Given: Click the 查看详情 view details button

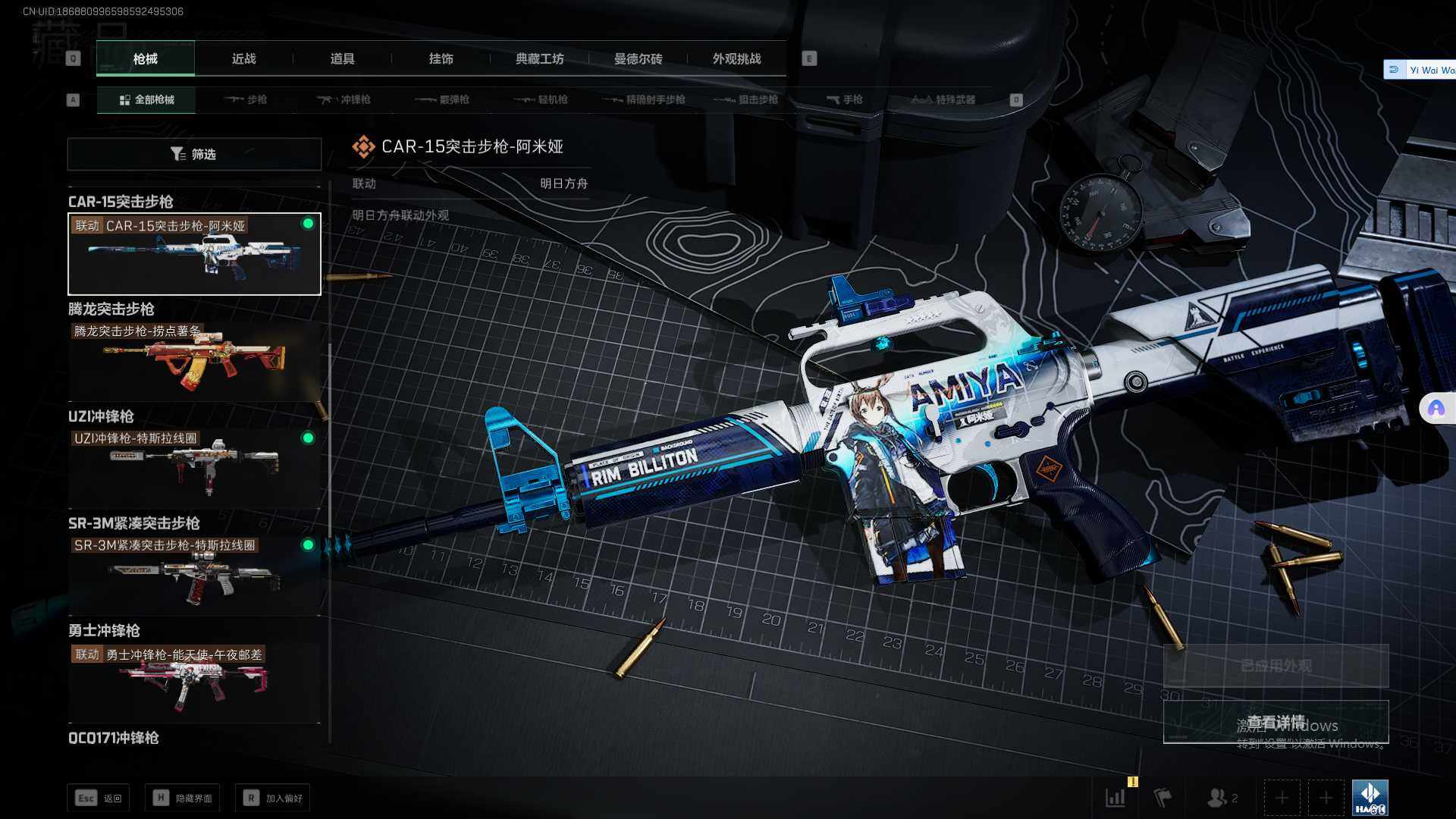Looking at the screenshot, I should 1276,722.
